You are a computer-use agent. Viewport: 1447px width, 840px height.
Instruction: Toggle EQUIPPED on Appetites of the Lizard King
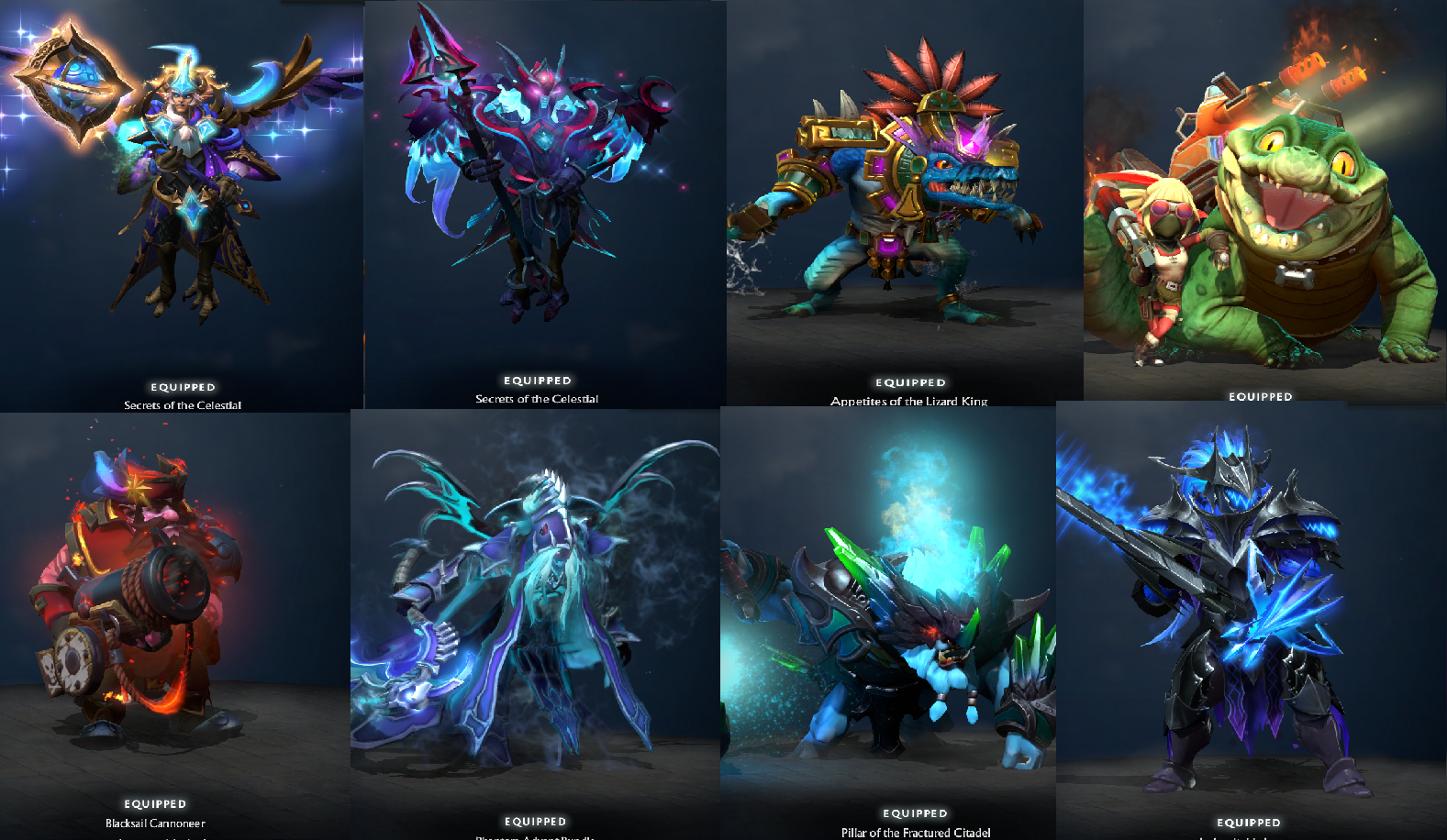coord(910,382)
